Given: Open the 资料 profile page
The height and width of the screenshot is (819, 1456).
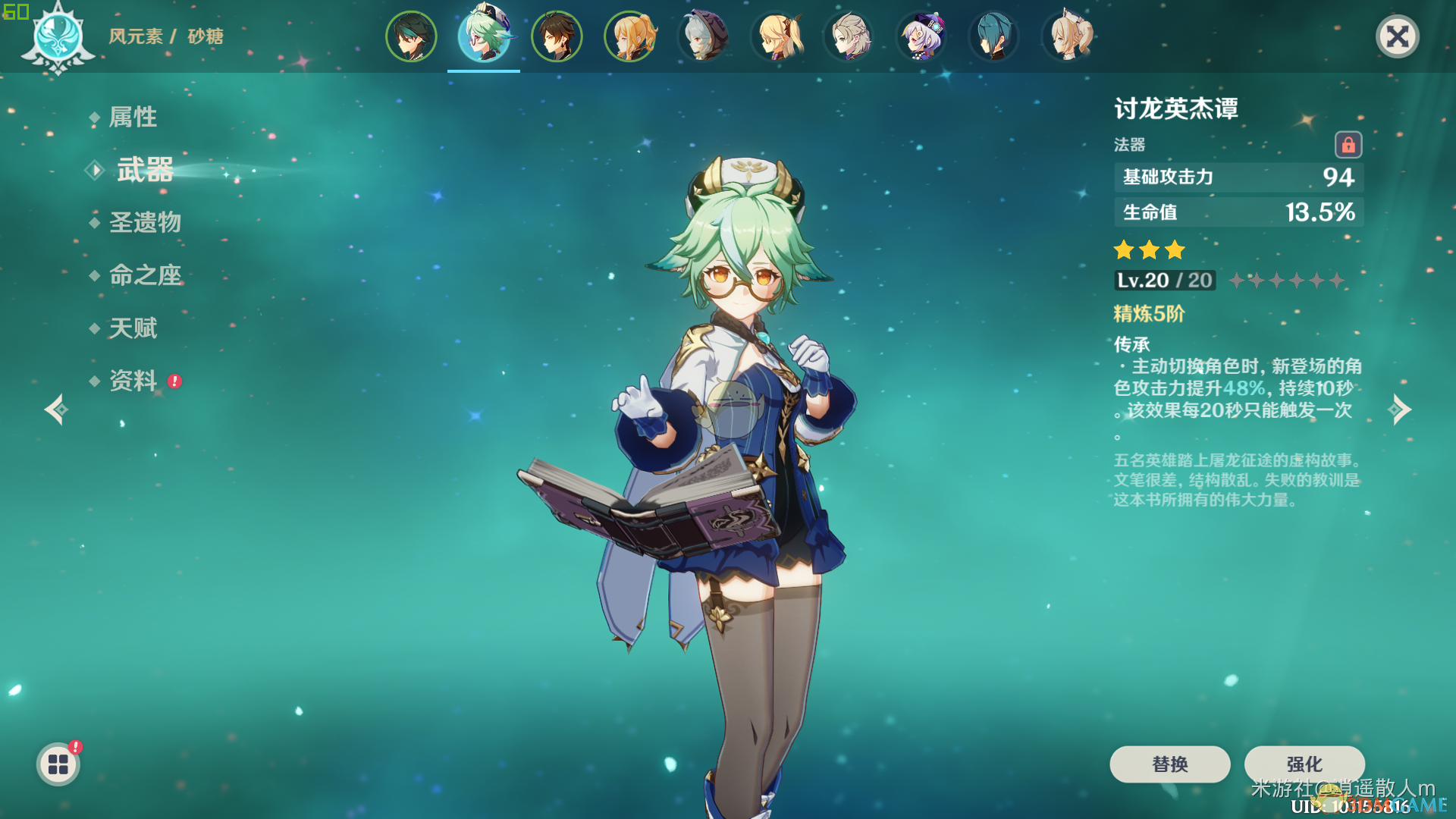Looking at the screenshot, I should pyautogui.click(x=133, y=380).
